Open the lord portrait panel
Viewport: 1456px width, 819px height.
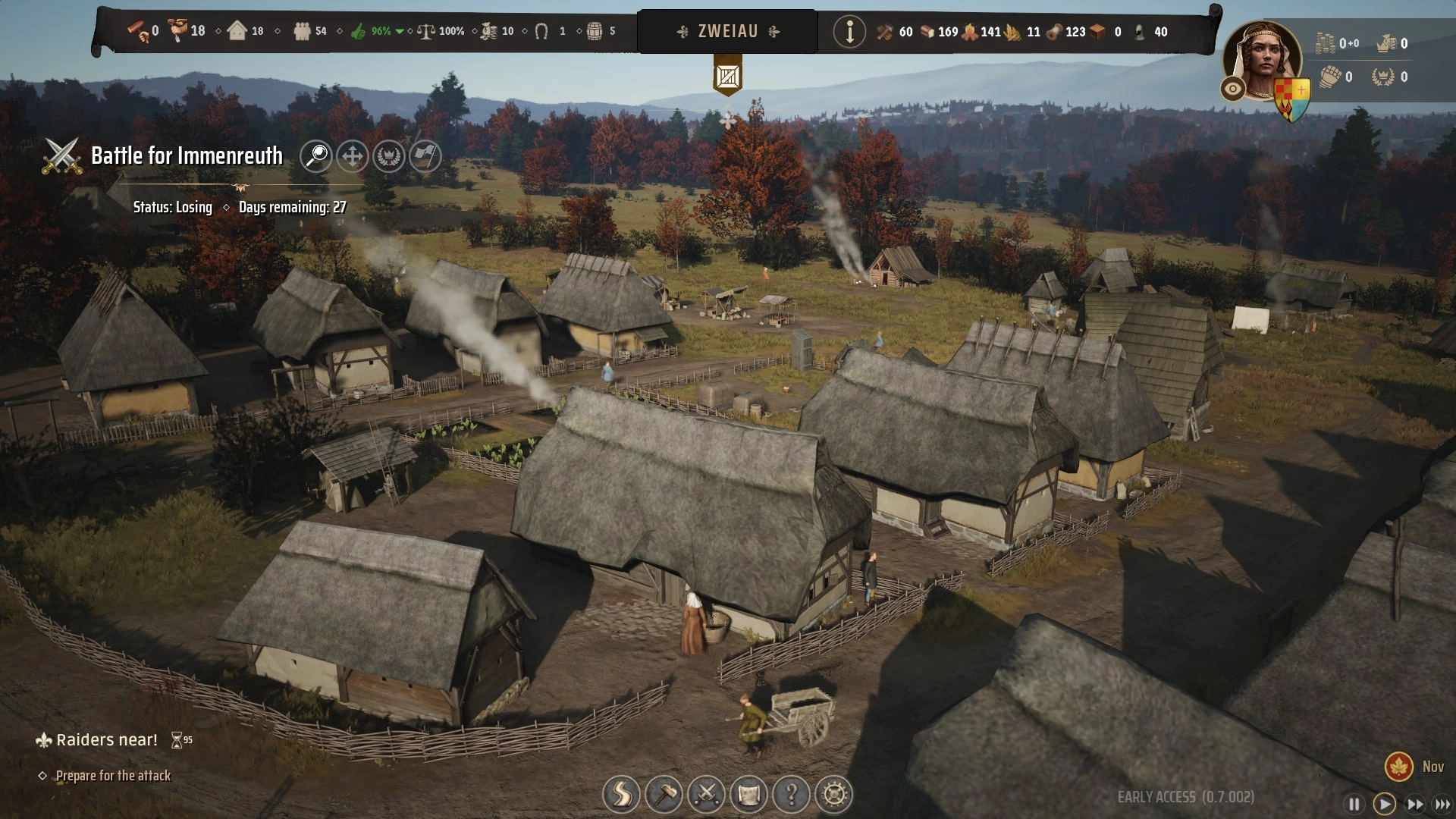(1263, 59)
